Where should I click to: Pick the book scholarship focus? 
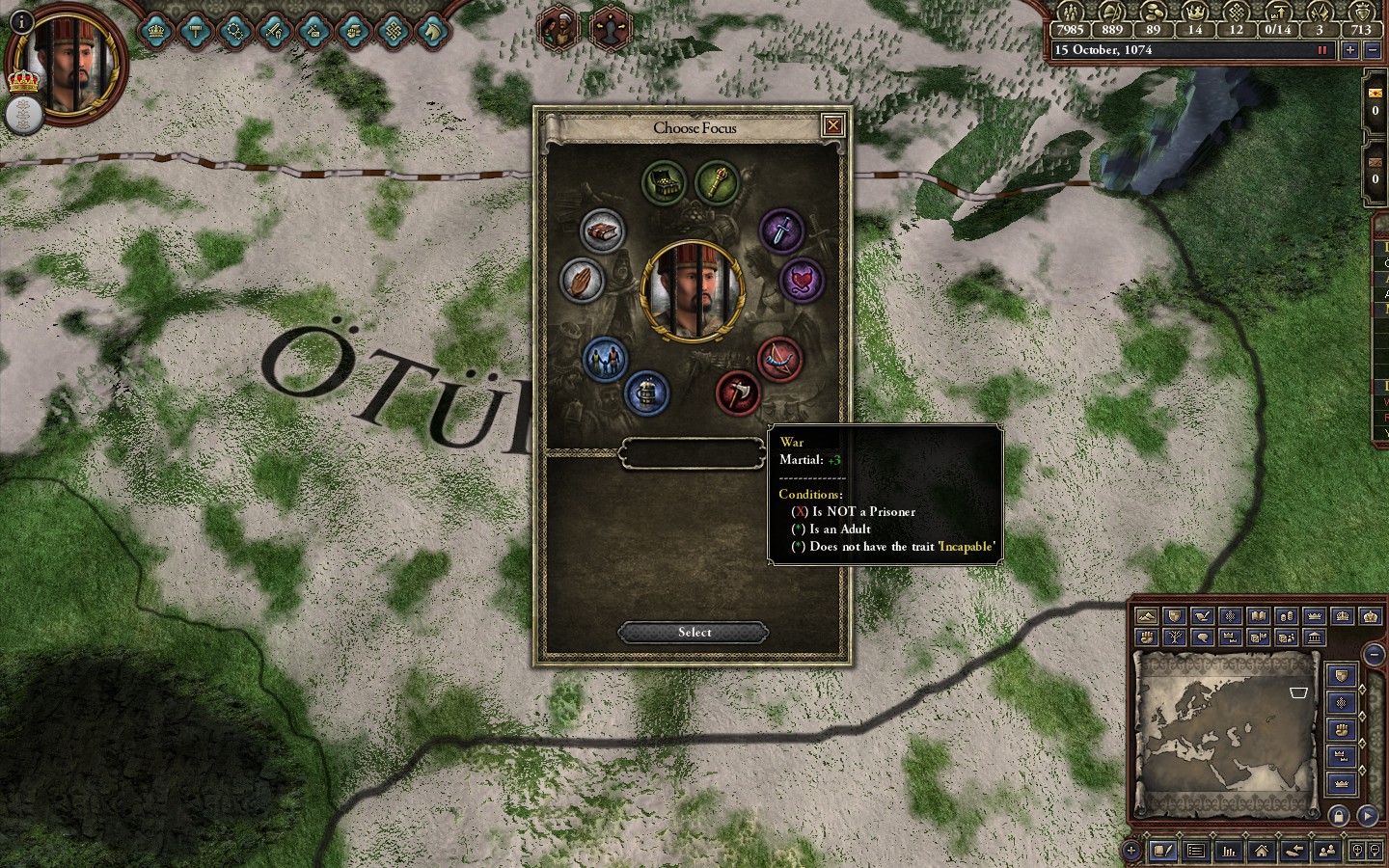pos(604,231)
